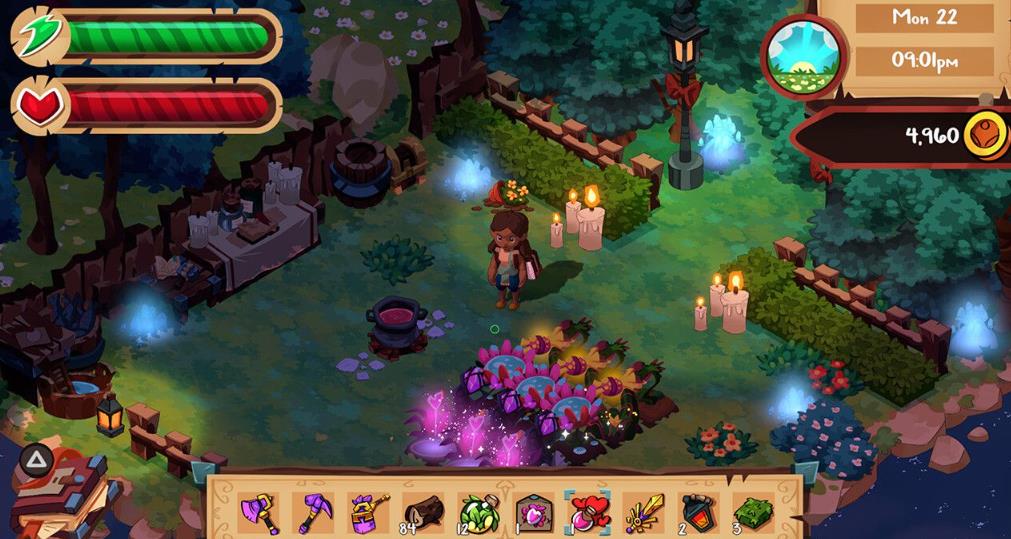The image size is (1011, 539).
Task: Pick the green leaf potion bottle
Action: click(477, 512)
